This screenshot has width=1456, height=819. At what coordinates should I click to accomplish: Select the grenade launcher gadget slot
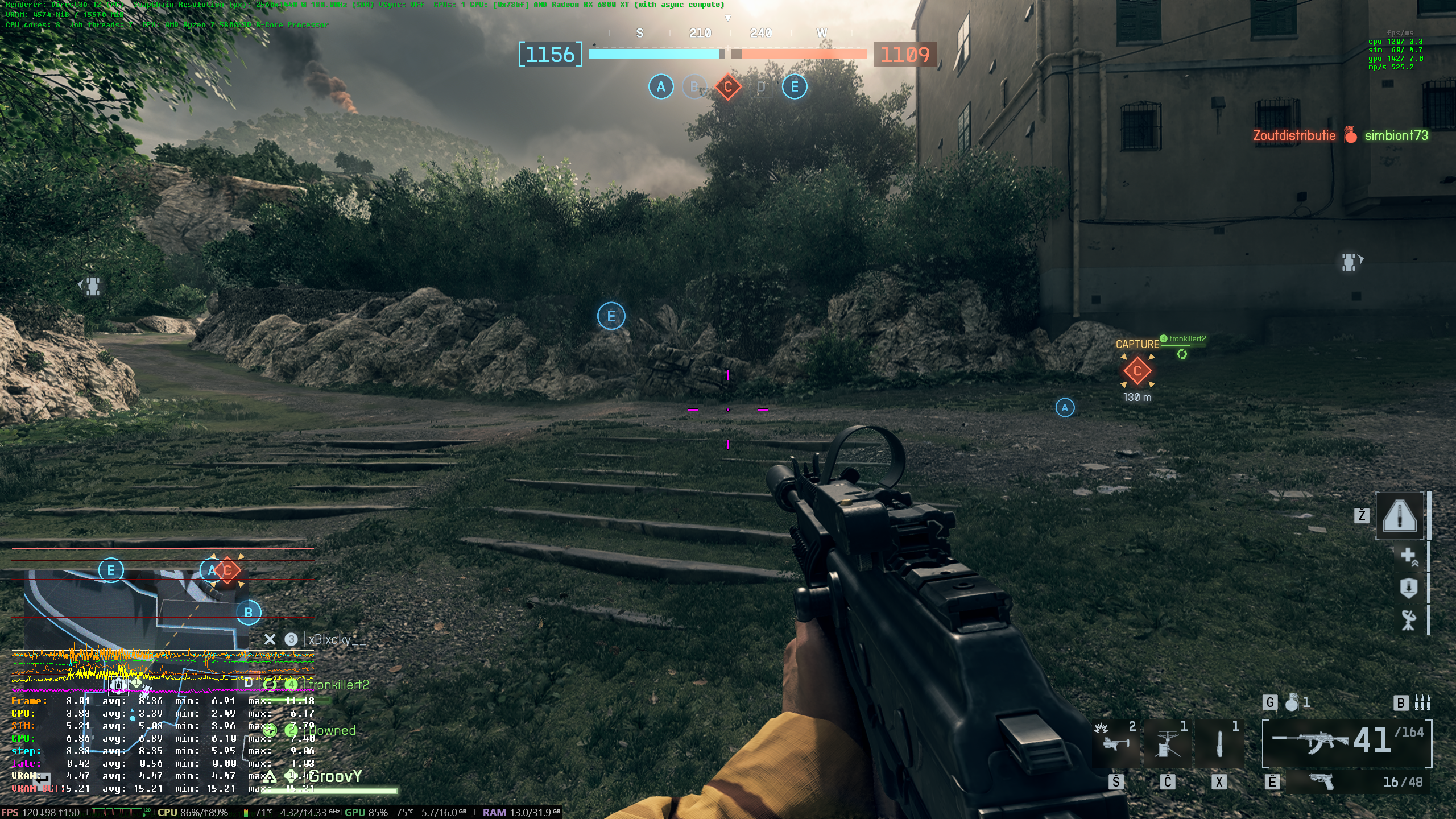pos(1115,742)
